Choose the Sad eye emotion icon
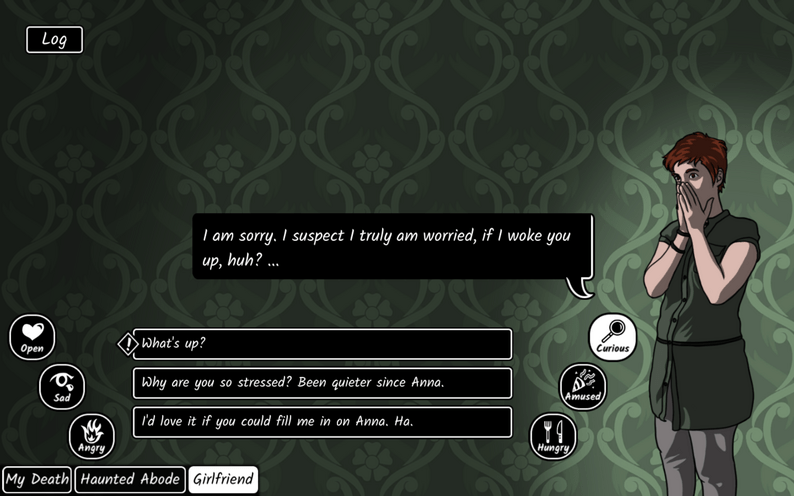794x496 pixels. 62,386
